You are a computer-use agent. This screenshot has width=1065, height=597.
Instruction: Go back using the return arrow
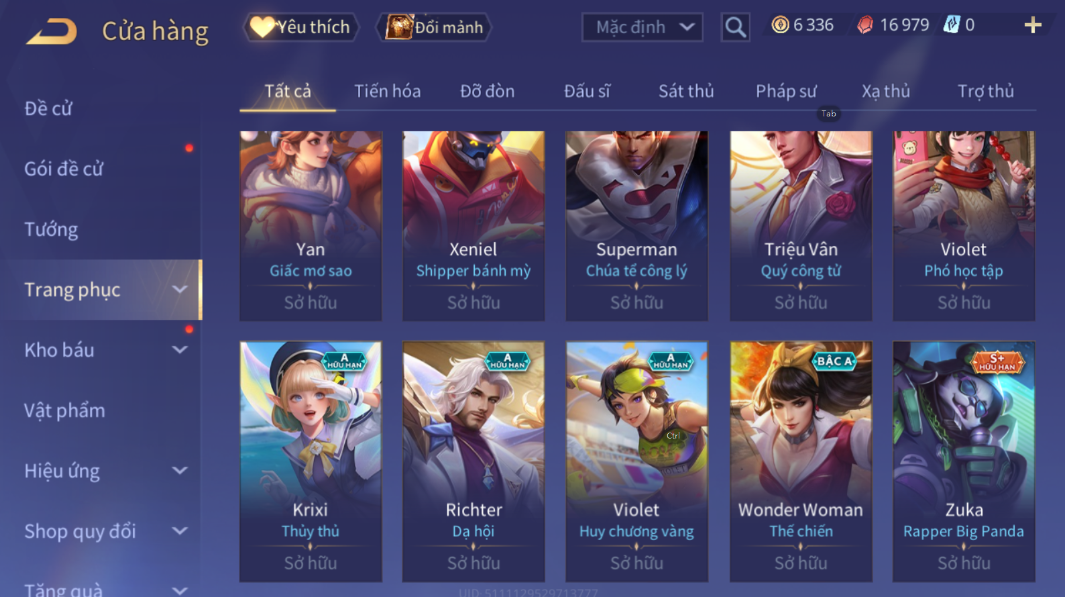point(51,31)
